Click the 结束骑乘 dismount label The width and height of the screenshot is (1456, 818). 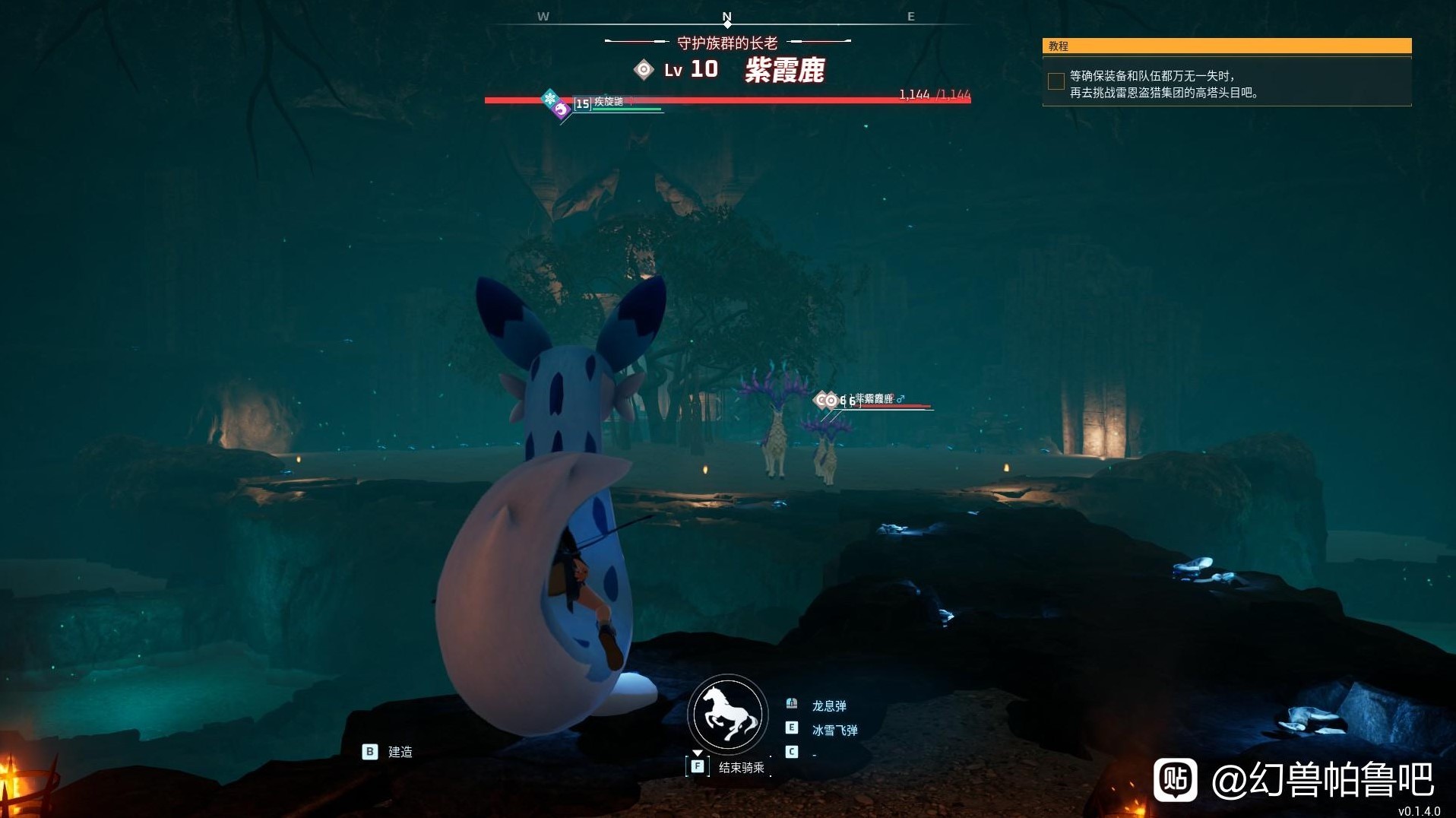tap(741, 768)
